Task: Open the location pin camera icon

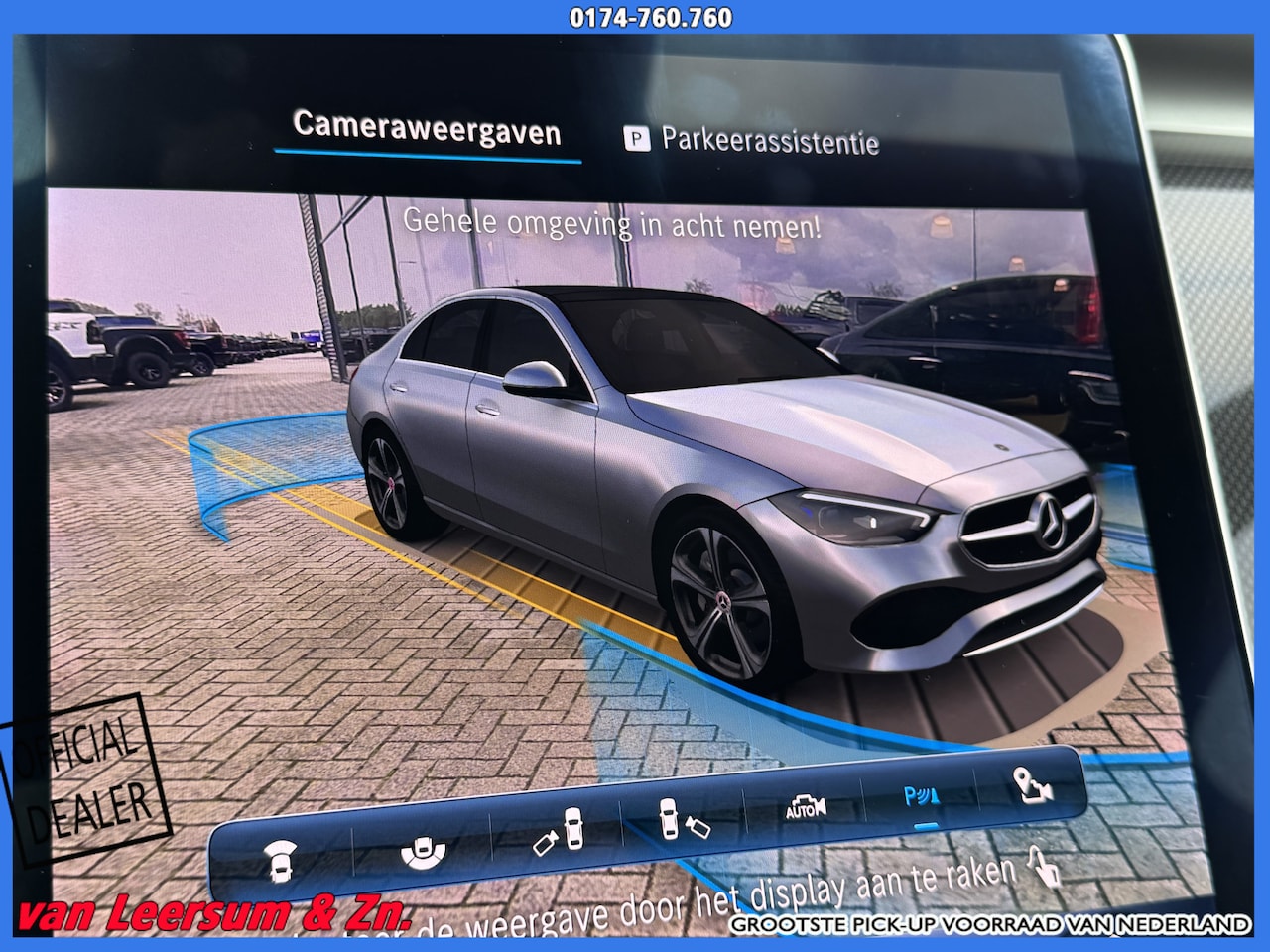Action: [x=1033, y=785]
